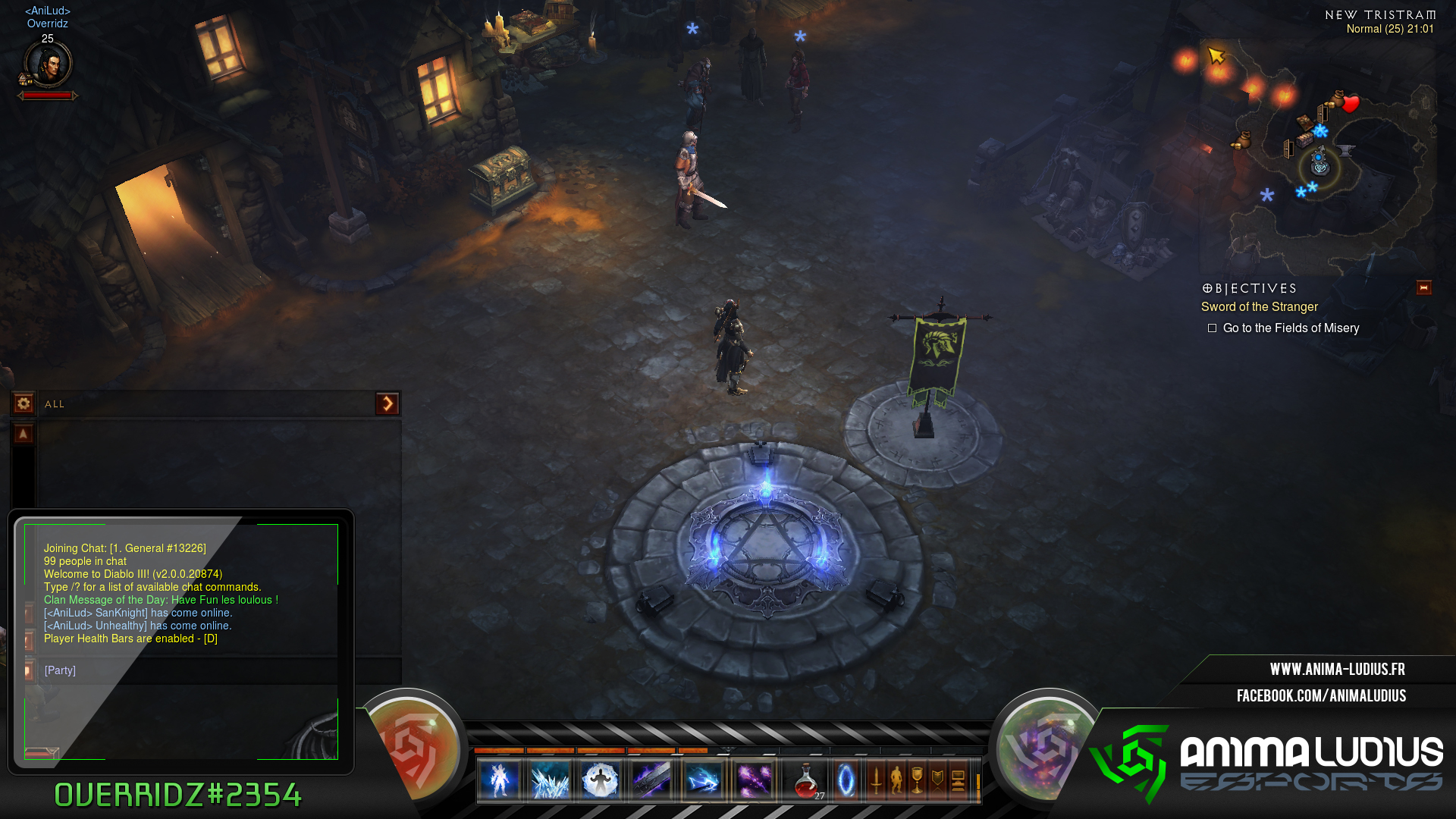Switch to the ALL chat tab

pyautogui.click(x=55, y=404)
